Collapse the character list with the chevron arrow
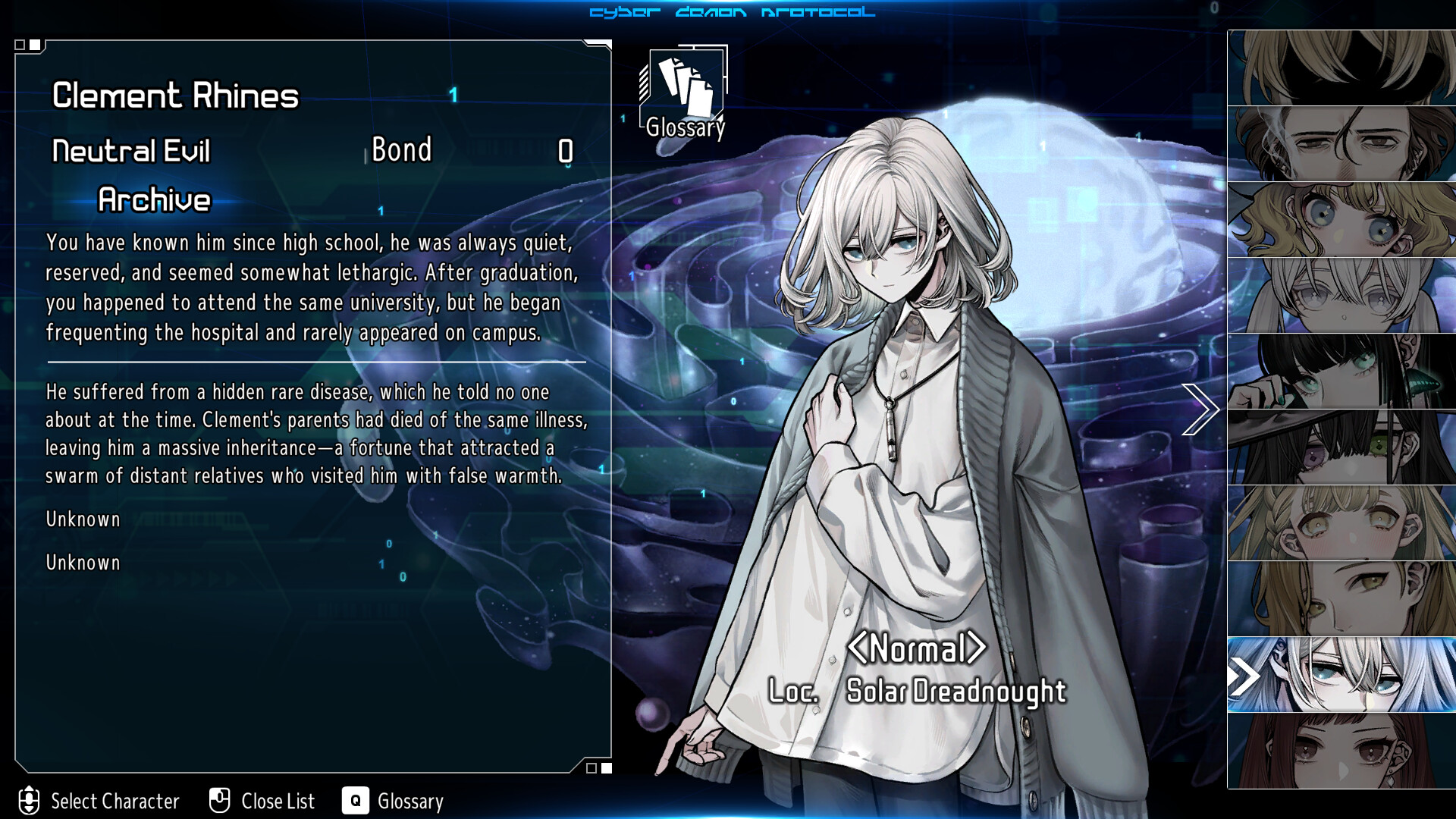Image resolution: width=1456 pixels, height=819 pixels. click(1200, 409)
